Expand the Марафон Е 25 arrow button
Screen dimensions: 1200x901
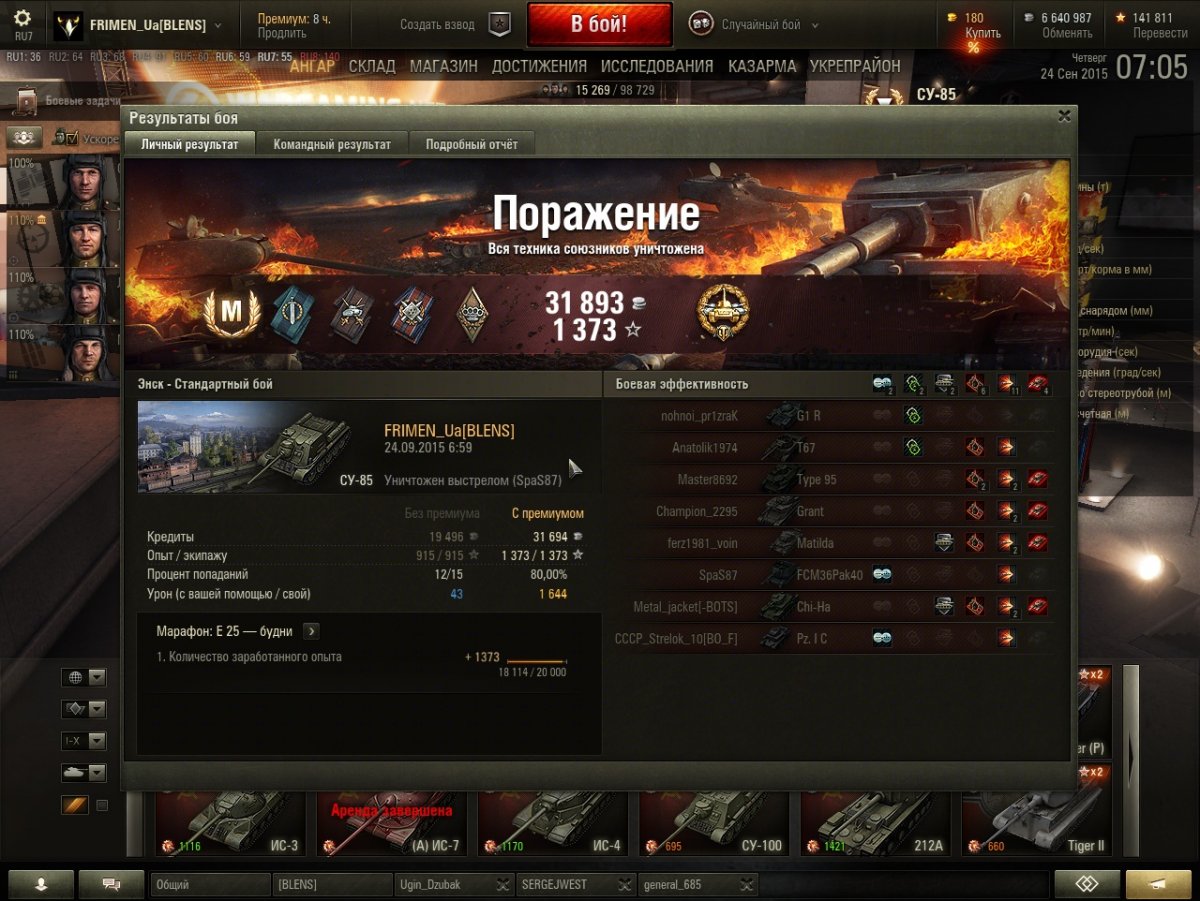(x=311, y=631)
